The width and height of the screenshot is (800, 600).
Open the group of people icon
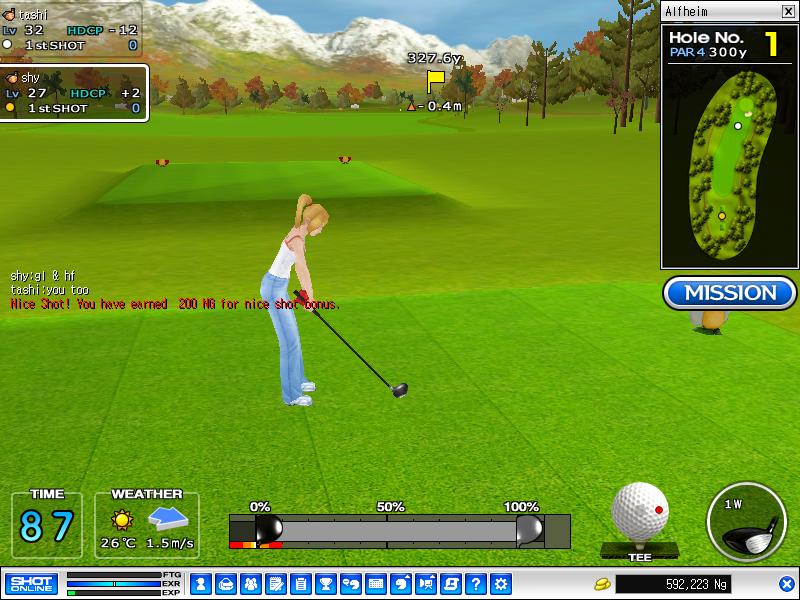tap(250, 583)
